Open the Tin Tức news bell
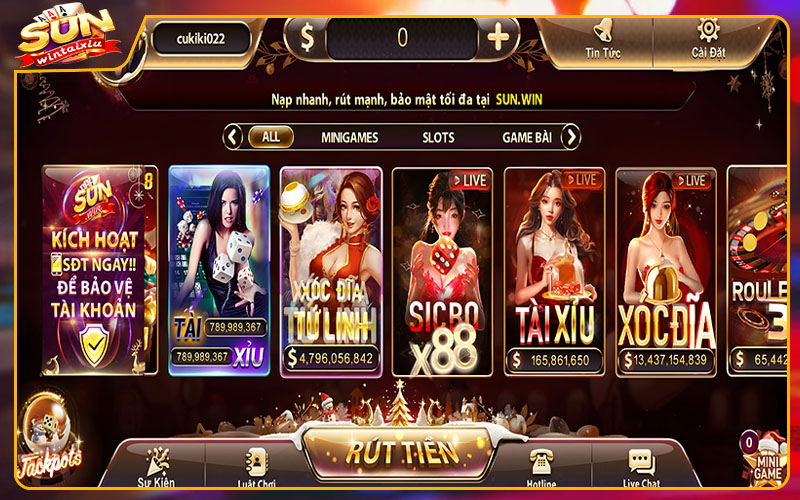 pos(603,36)
